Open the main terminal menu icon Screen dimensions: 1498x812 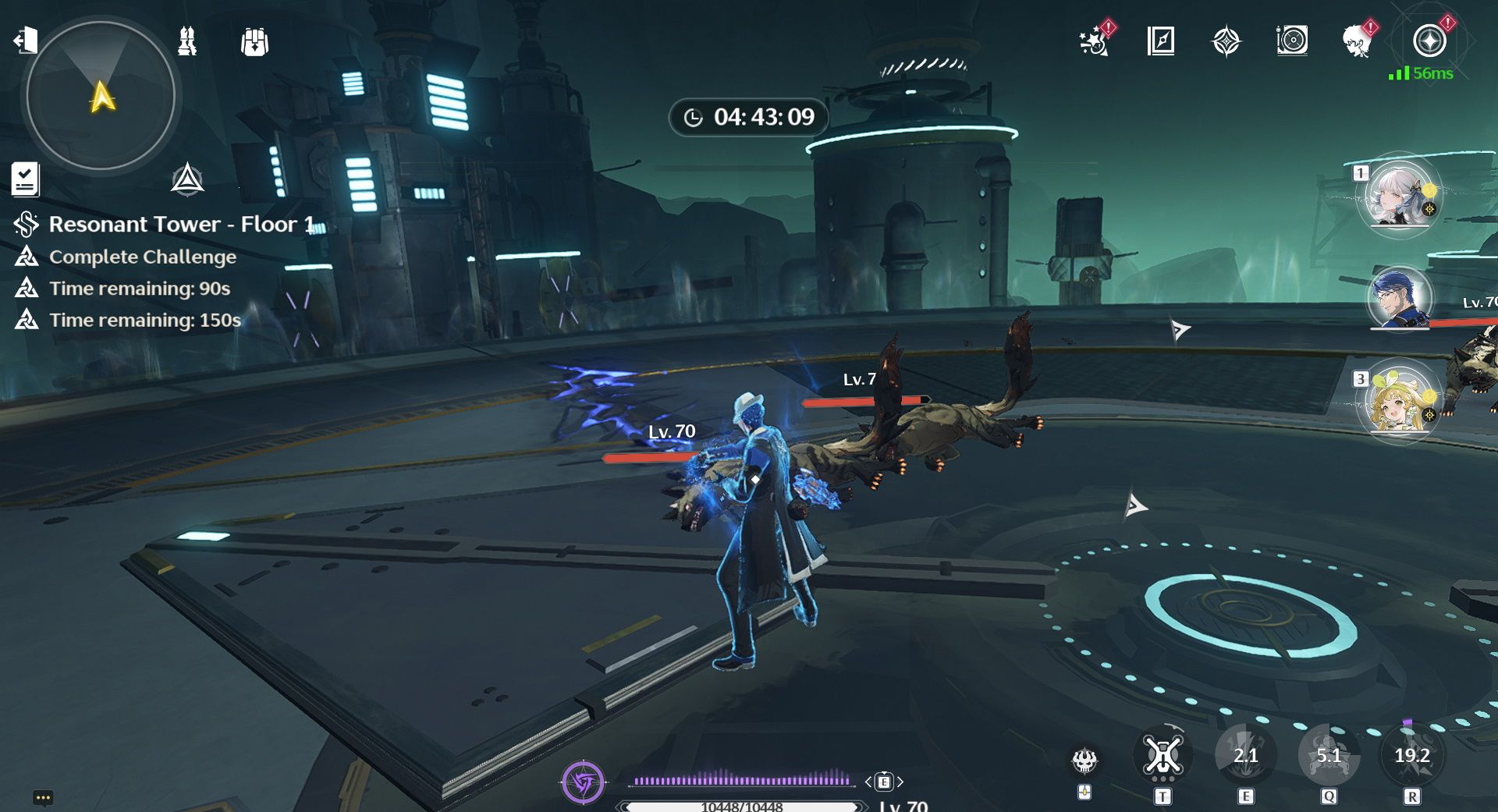1429,41
